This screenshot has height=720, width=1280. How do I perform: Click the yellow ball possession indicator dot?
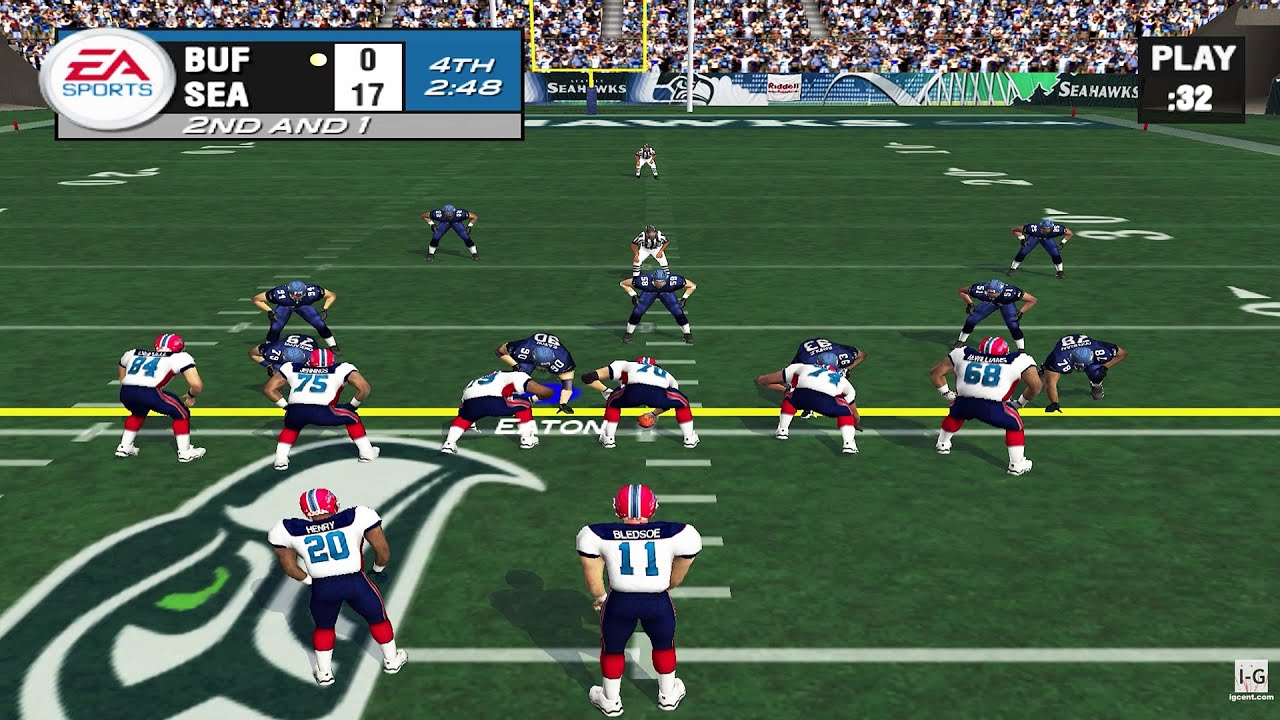point(319,60)
